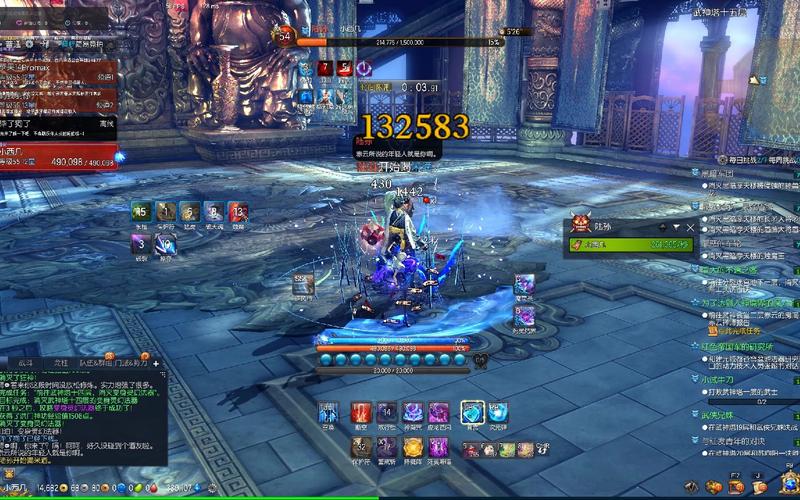The image size is (800, 500).
Task: Open the scroll icon labeled J
Action: tap(761, 486)
